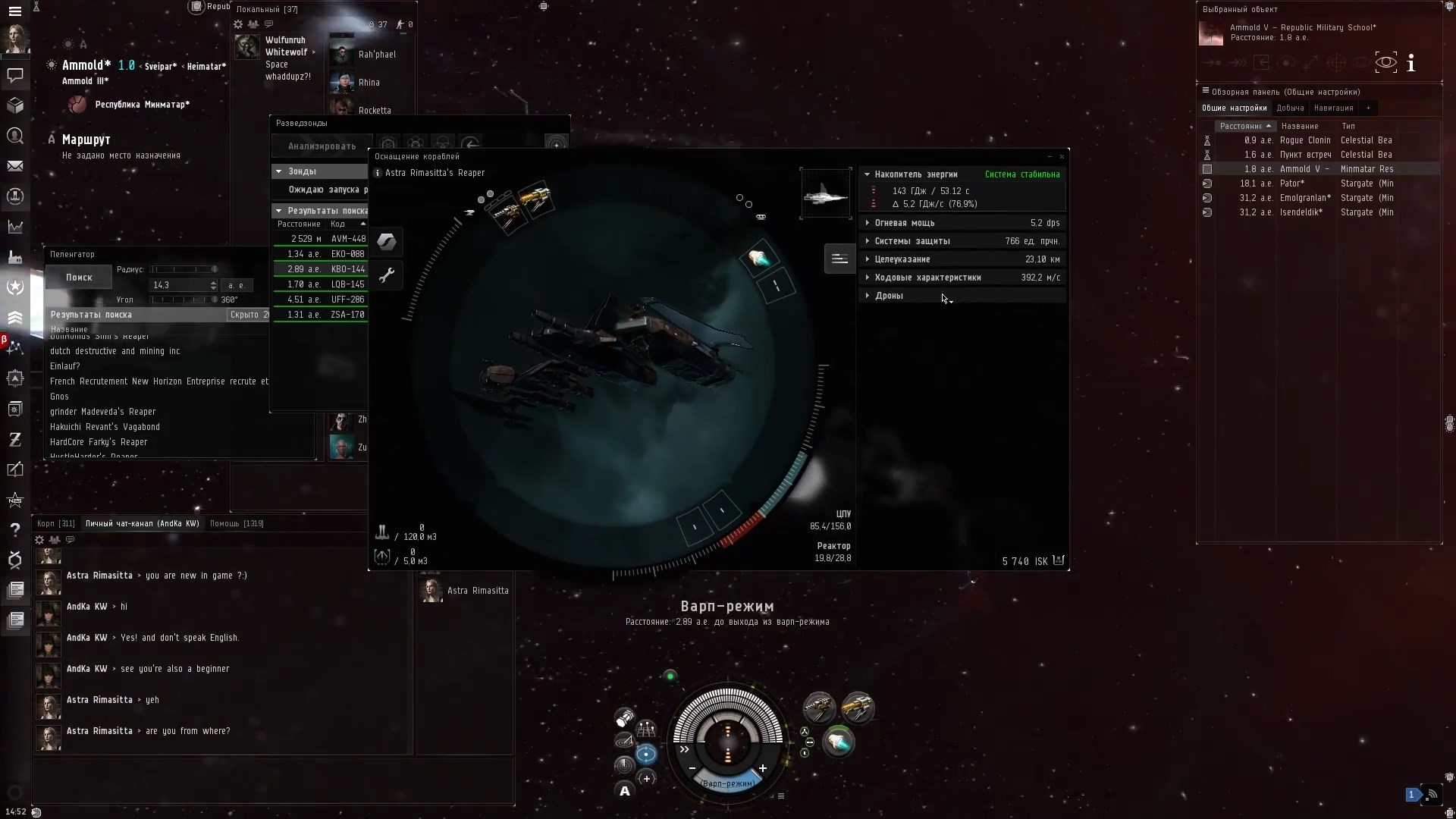The image size is (1456, 819).
Task: Collapse the Накопитель энергии section
Action: [868, 174]
